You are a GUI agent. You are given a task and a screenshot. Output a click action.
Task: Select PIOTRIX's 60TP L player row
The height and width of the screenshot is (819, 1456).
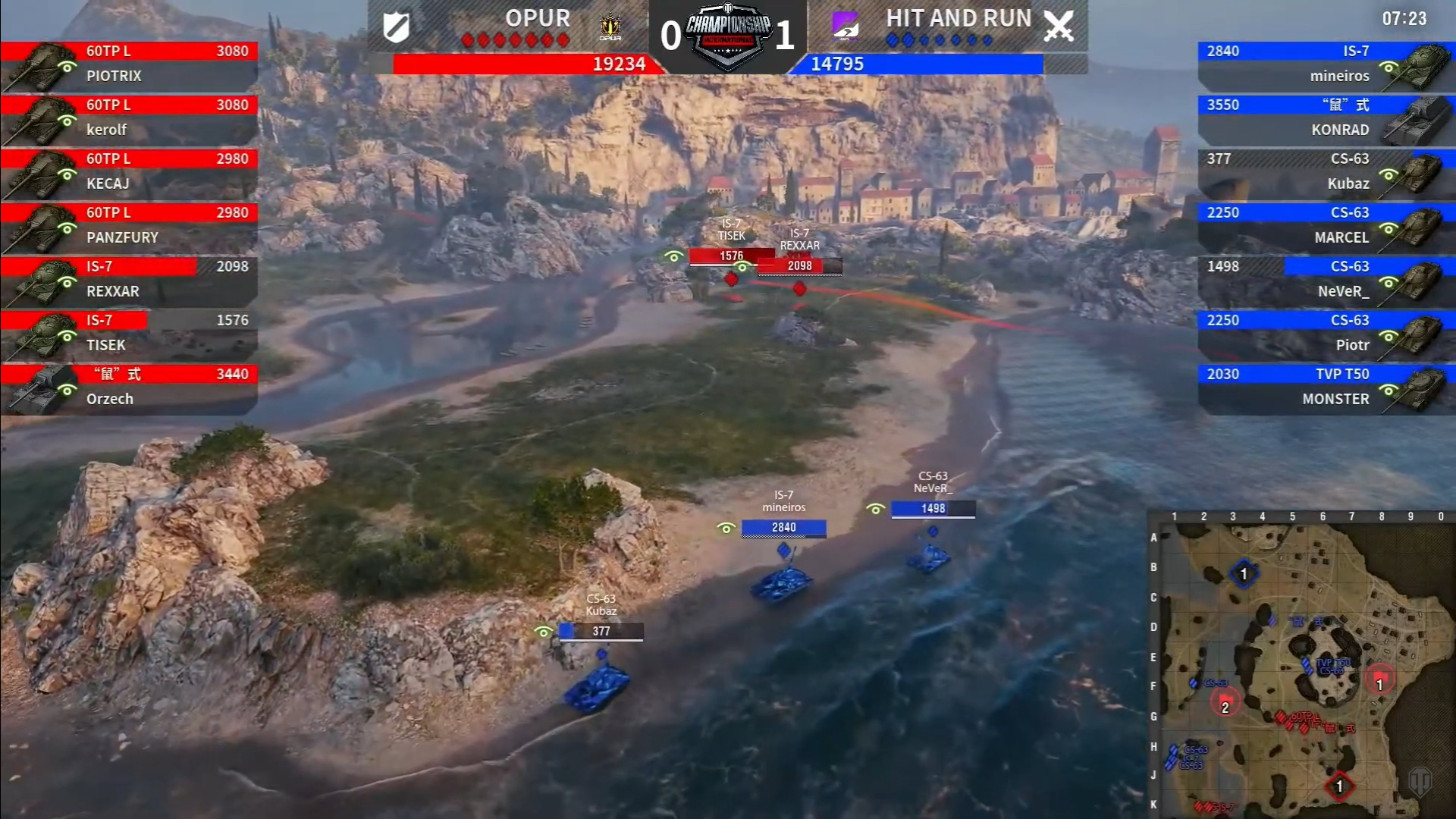(x=129, y=64)
